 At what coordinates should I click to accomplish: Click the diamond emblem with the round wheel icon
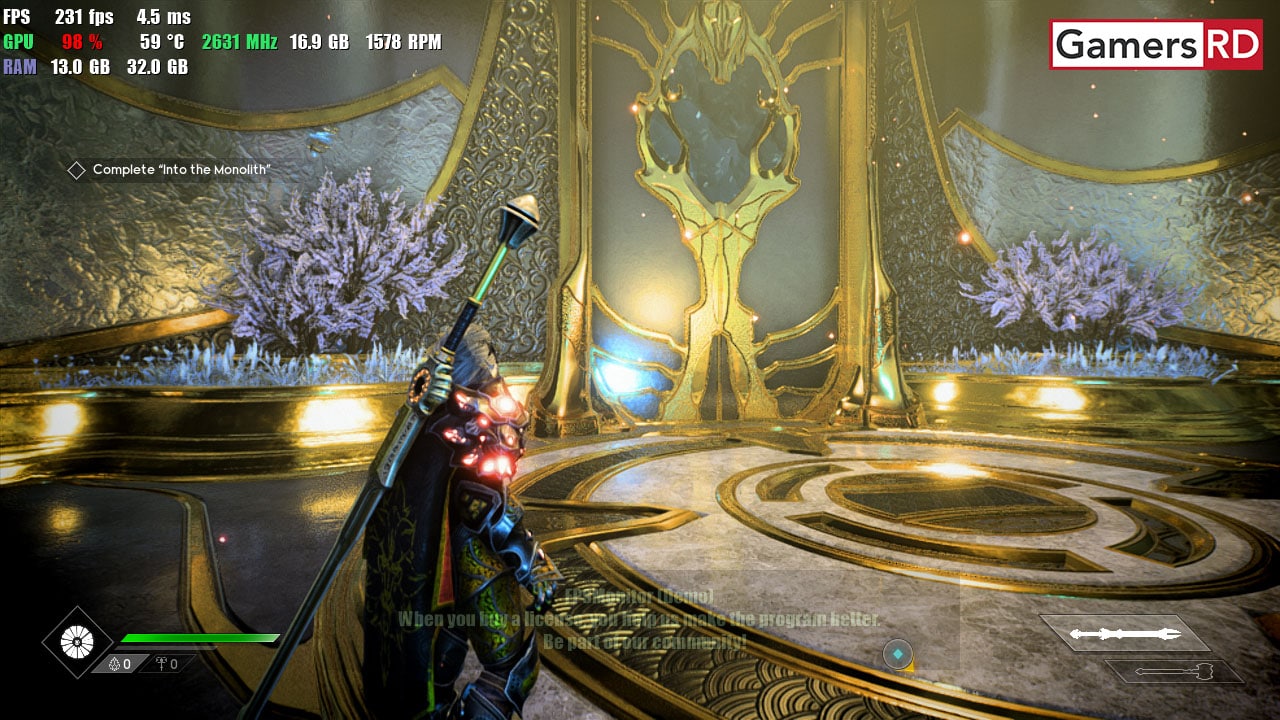[x=77, y=642]
